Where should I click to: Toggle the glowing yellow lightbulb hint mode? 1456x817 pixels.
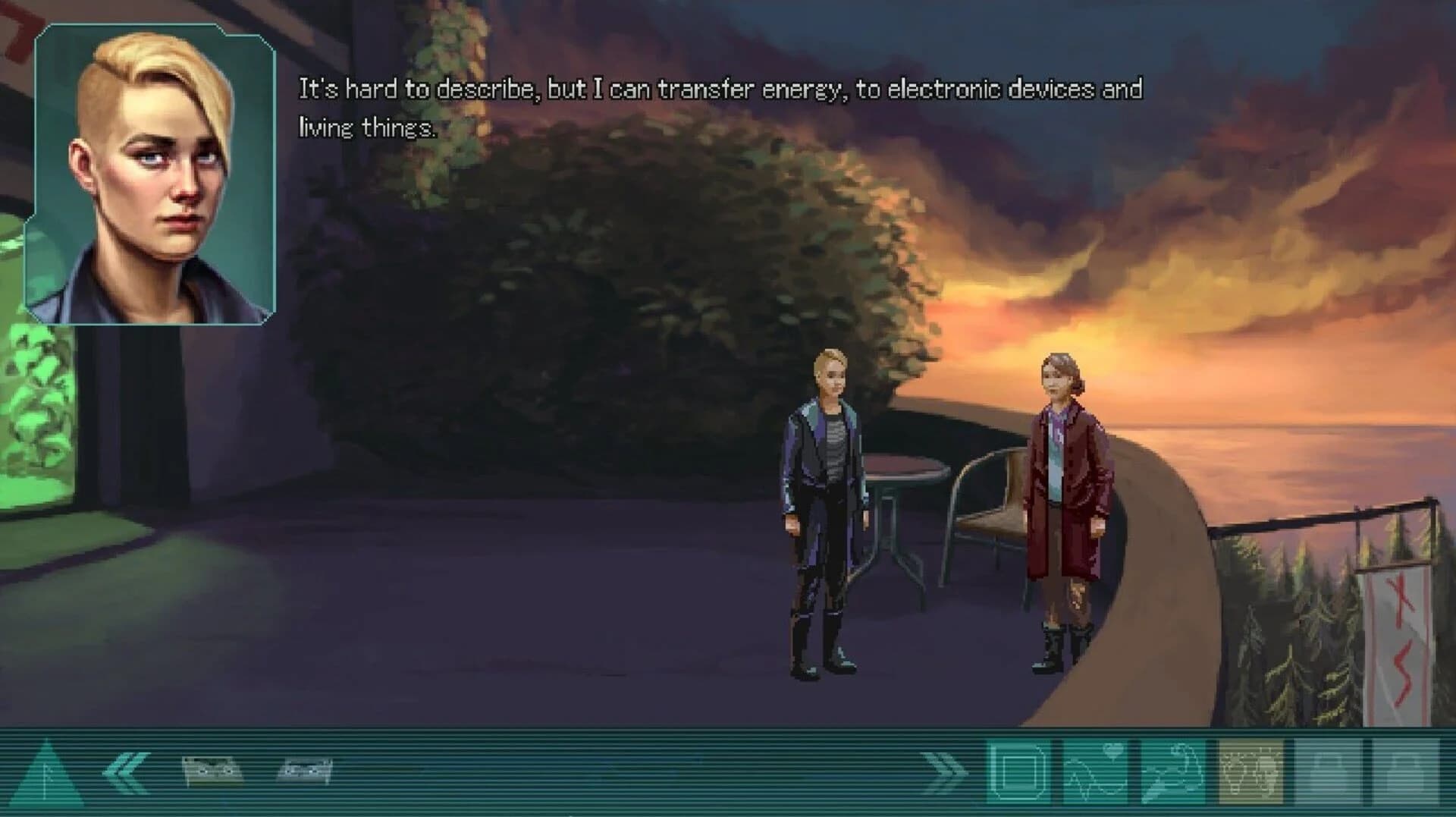point(1253,772)
